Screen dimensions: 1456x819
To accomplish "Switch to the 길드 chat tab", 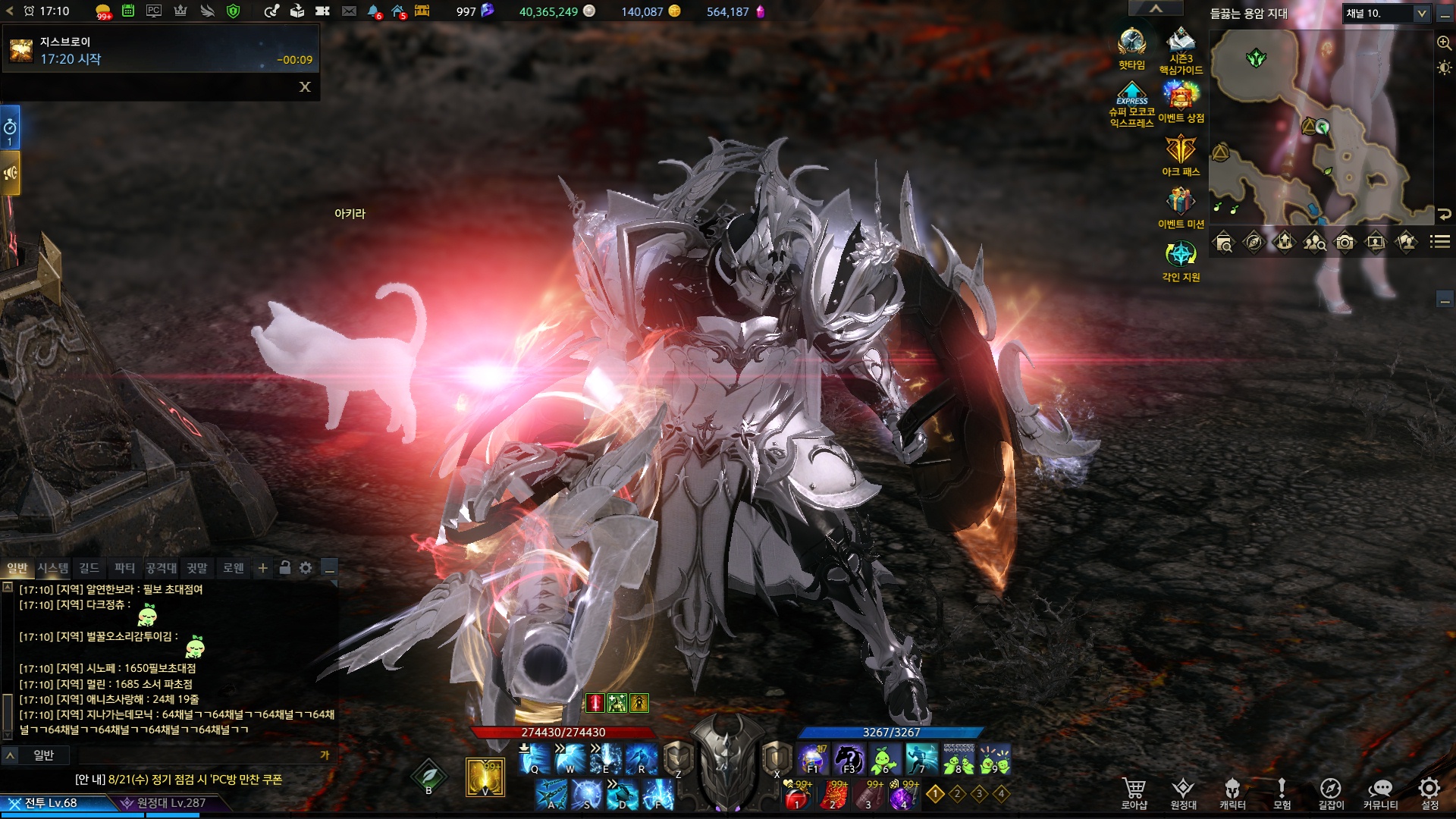I will (x=89, y=568).
